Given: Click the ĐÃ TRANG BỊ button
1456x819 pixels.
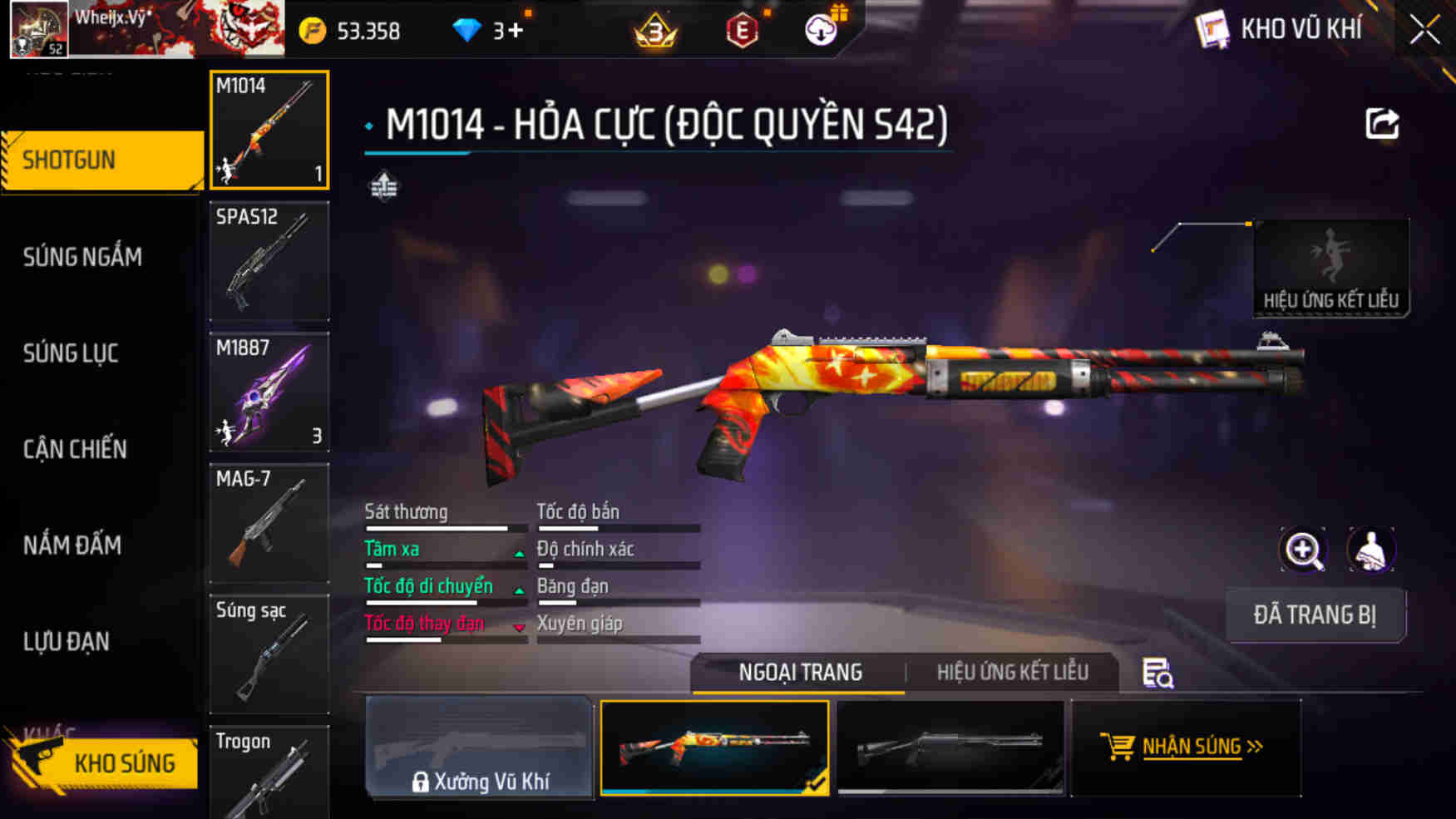Looking at the screenshot, I should click(x=1315, y=615).
